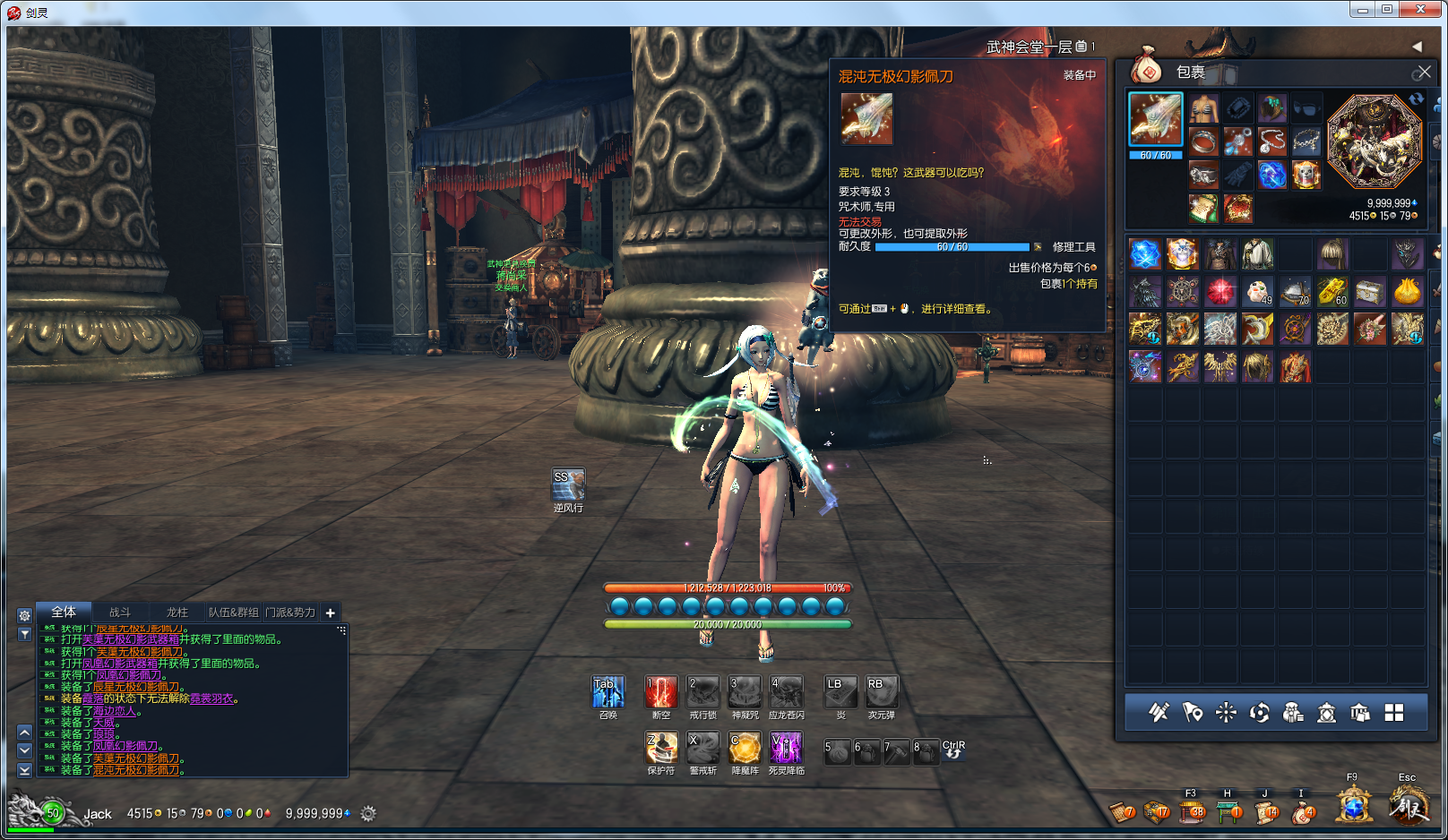Activate the 召唤 summon skill
Image resolution: width=1448 pixels, height=840 pixels.
pos(608,692)
